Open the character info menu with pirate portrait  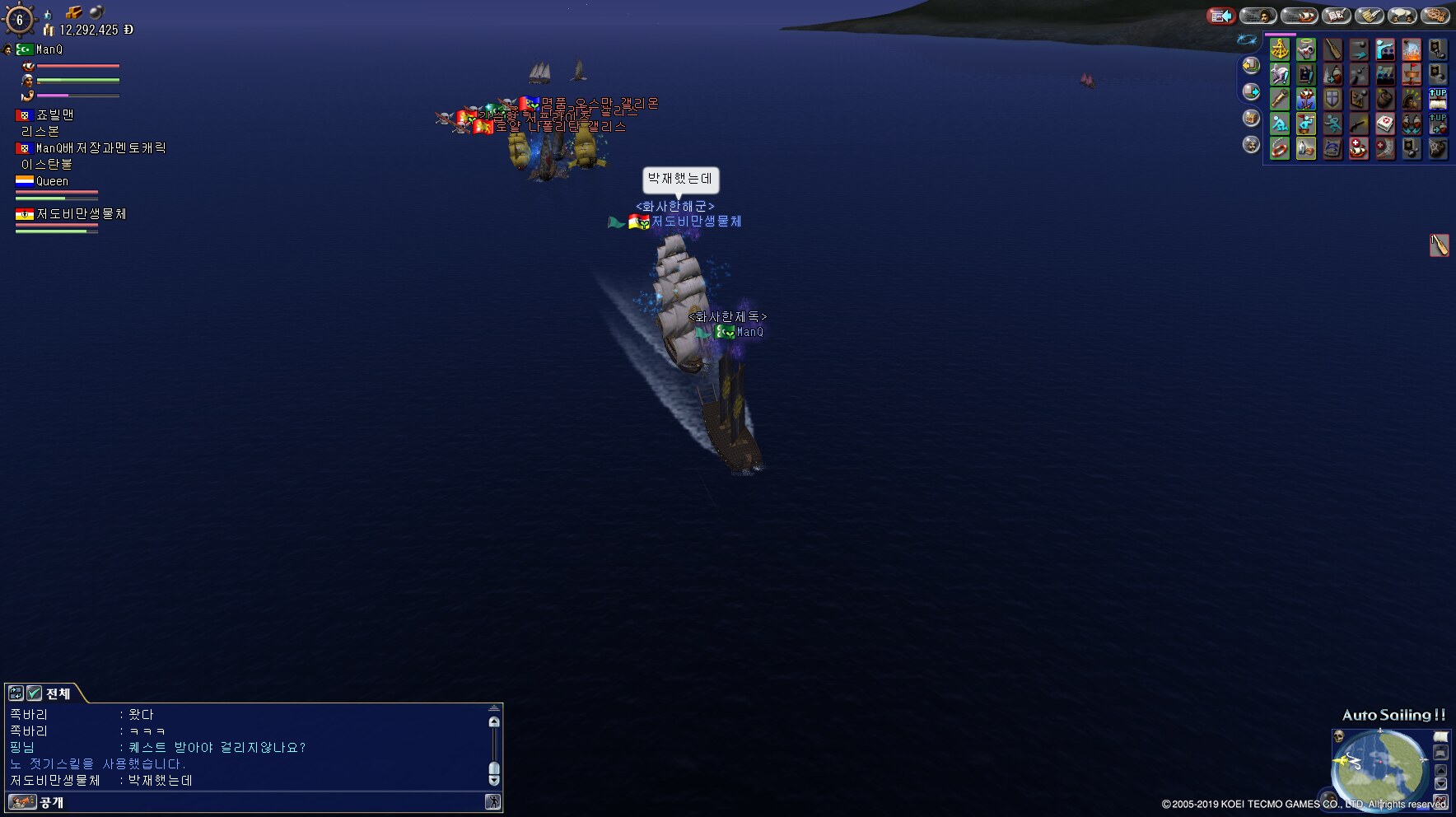[x=1258, y=16]
